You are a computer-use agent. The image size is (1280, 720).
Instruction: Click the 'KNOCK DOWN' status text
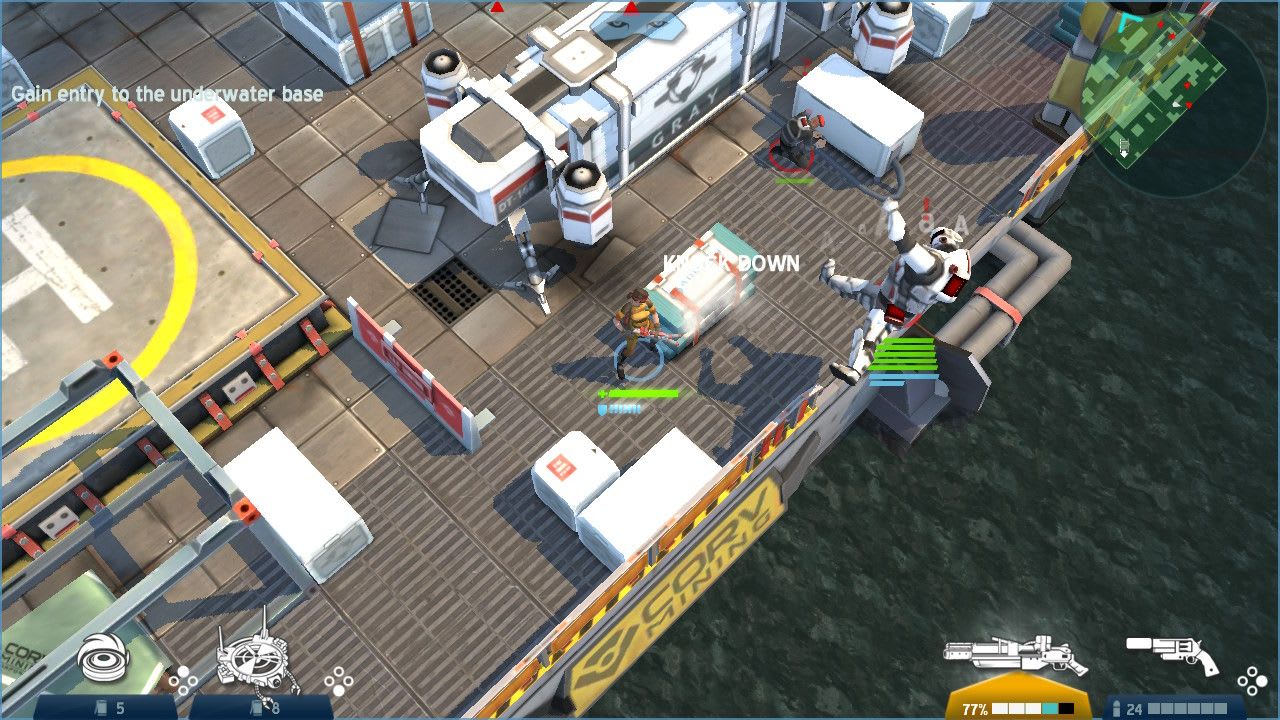(x=729, y=263)
